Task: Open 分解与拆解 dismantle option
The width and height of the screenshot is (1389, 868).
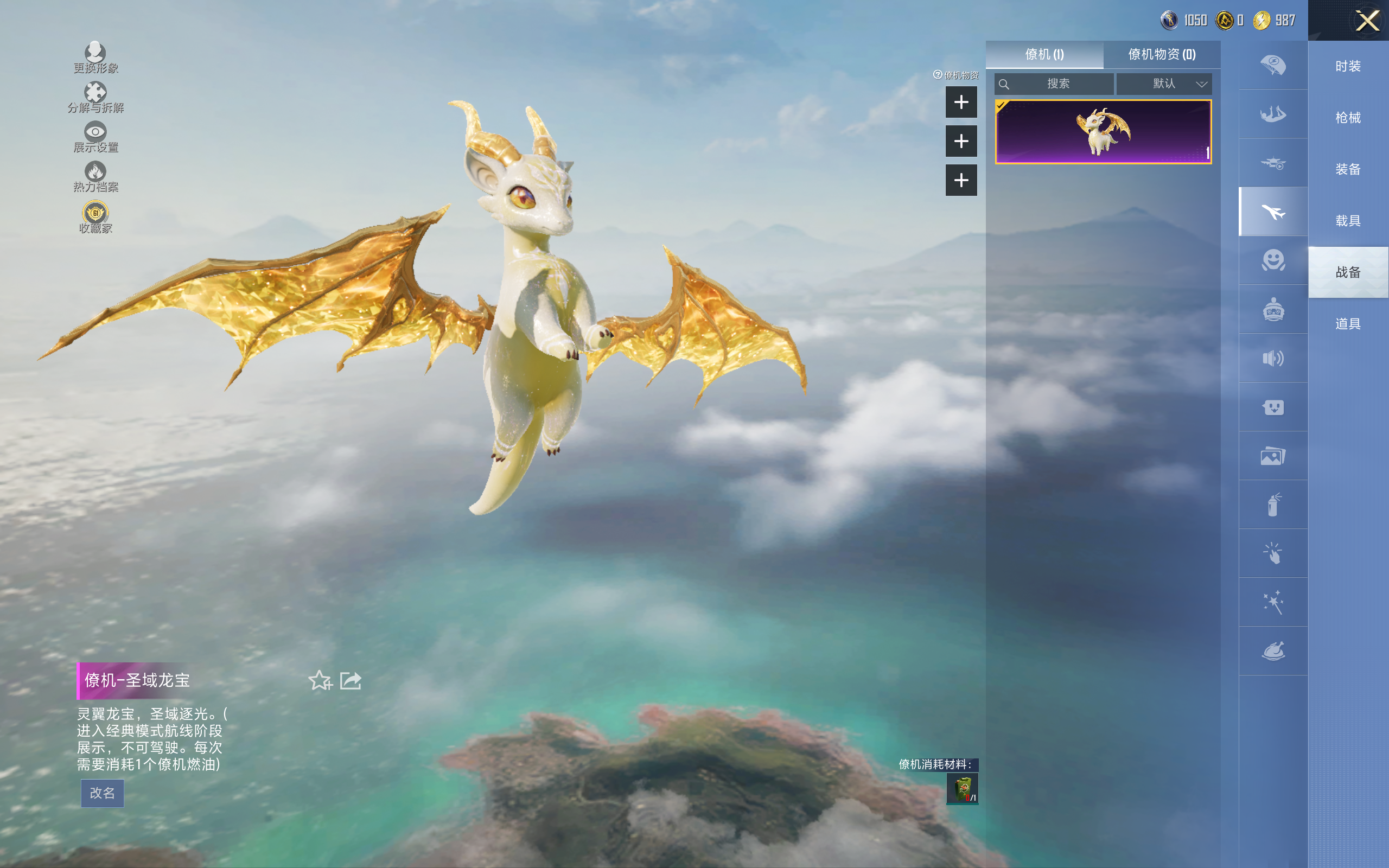Action: click(x=95, y=97)
